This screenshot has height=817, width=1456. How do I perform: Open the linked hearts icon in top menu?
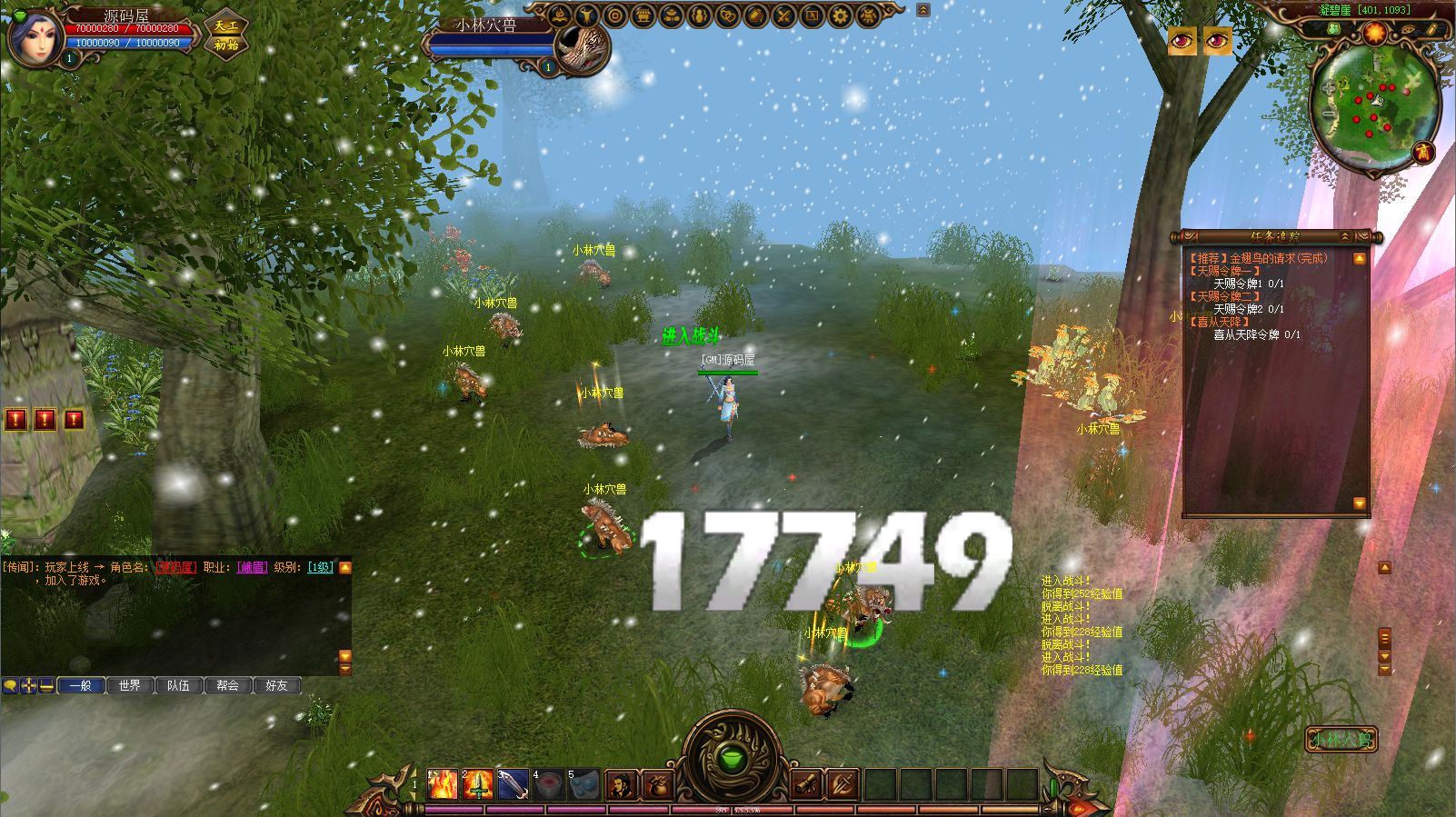(728, 15)
